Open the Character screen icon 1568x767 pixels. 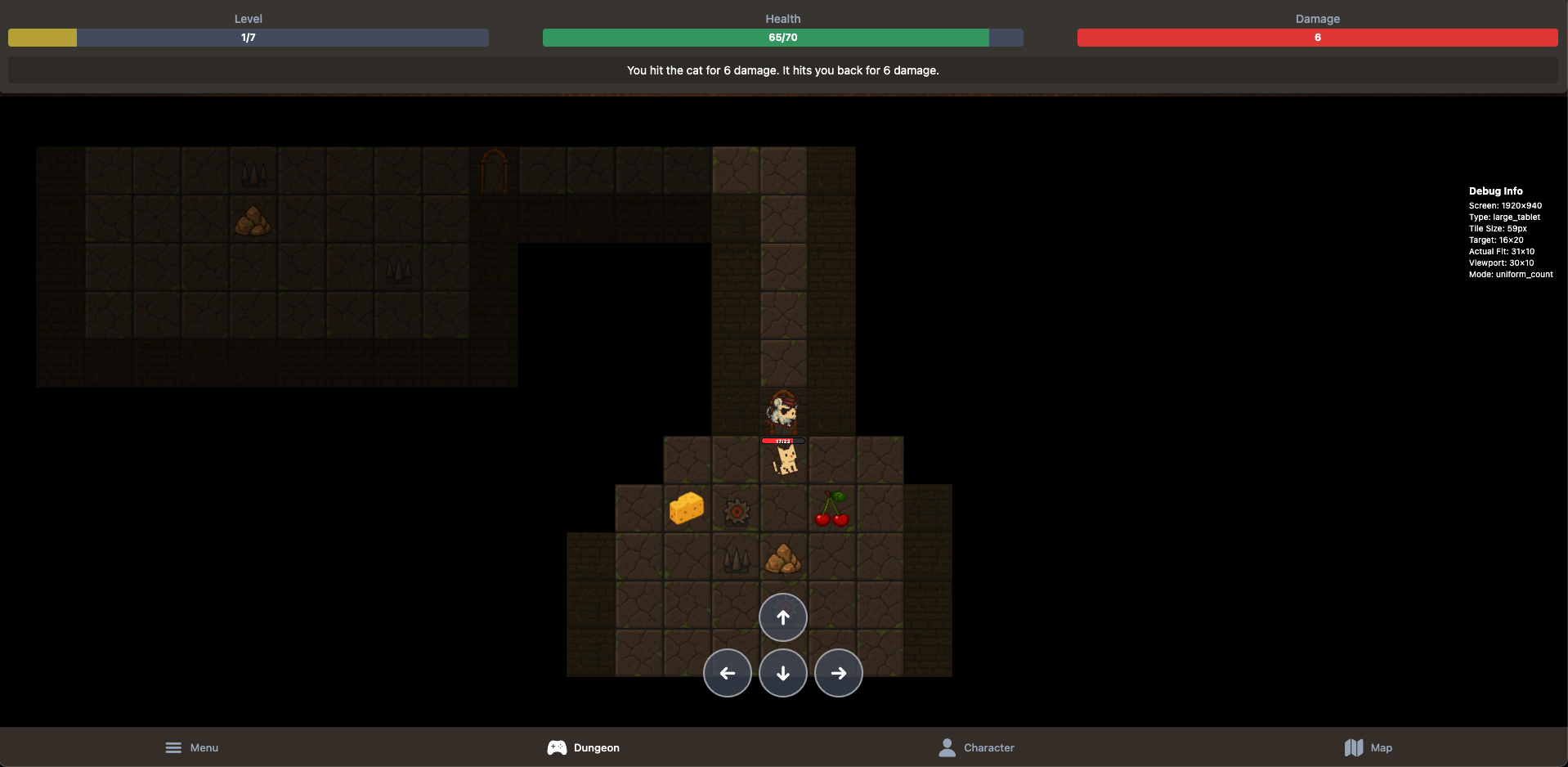tap(947, 747)
